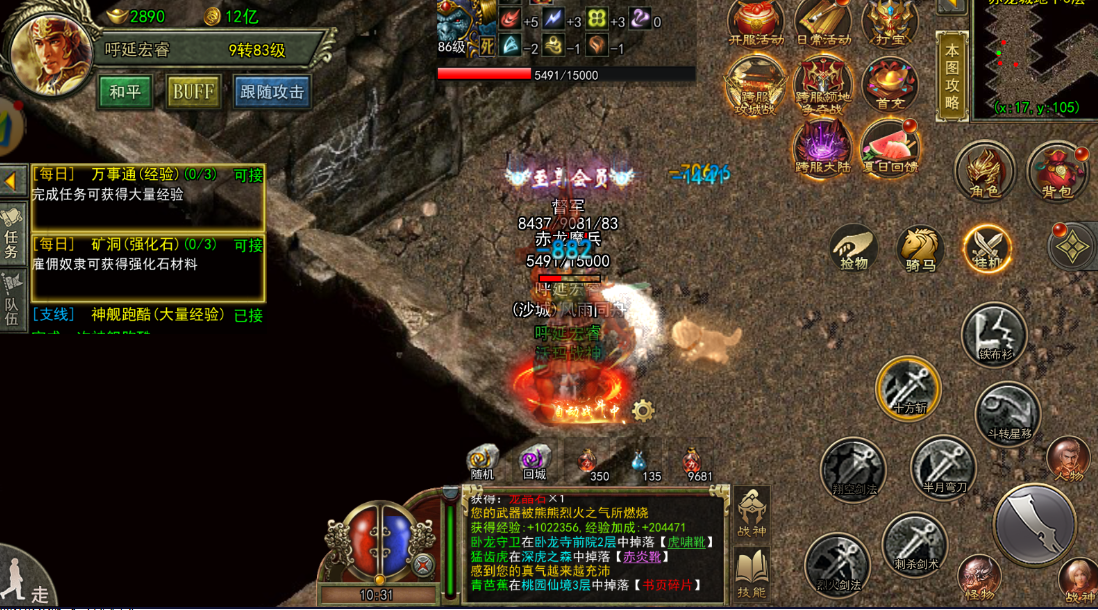Mount the horse with 骑马

point(920,249)
